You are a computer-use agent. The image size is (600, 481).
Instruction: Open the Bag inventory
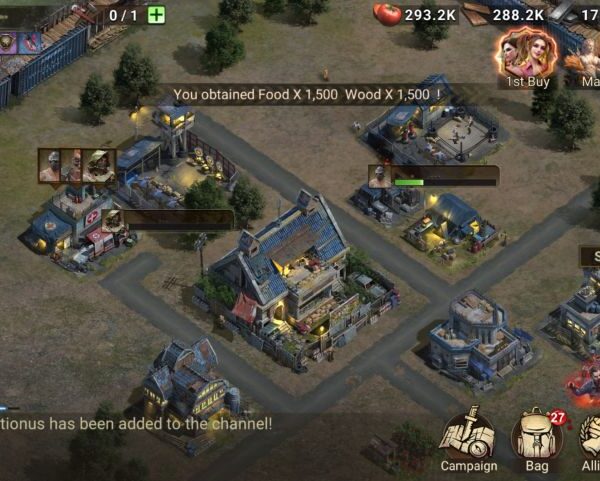[x=536, y=438]
